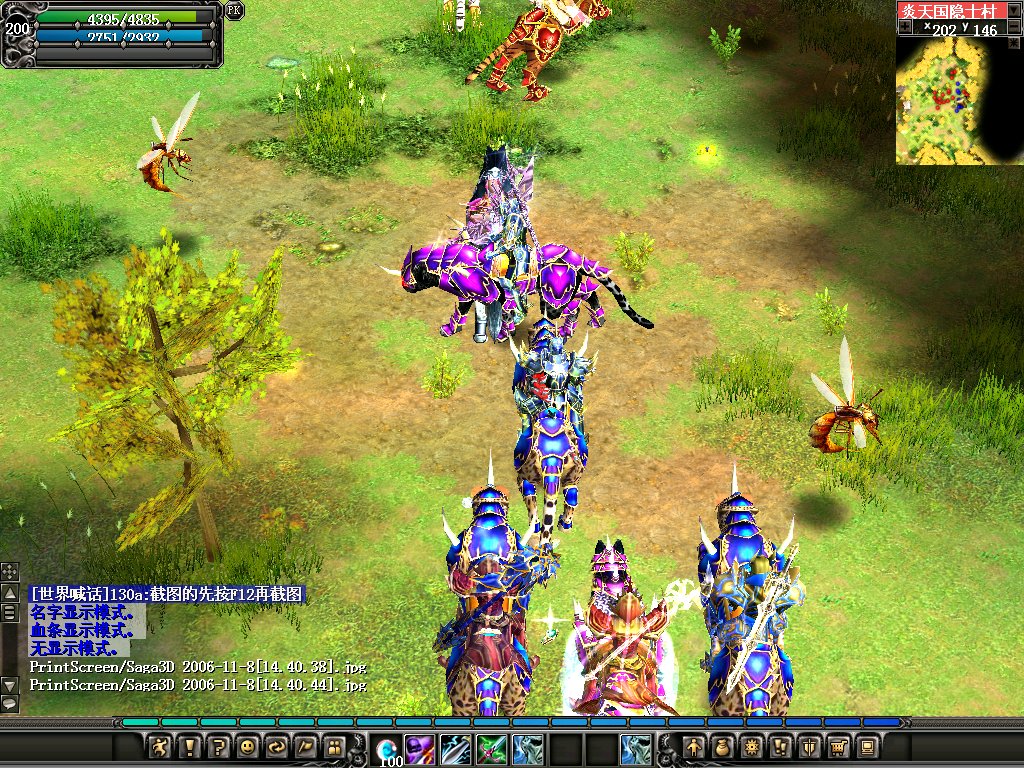
Task: Activate the green sword skill
Action: tap(491, 748)
